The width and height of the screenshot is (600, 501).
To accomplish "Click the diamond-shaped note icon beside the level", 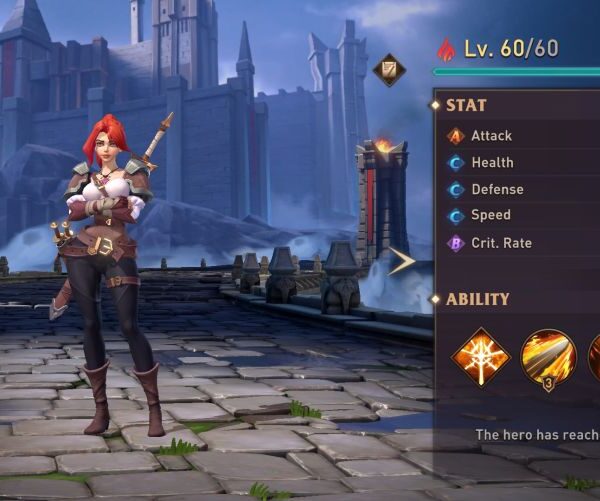I will click(389, 69).
